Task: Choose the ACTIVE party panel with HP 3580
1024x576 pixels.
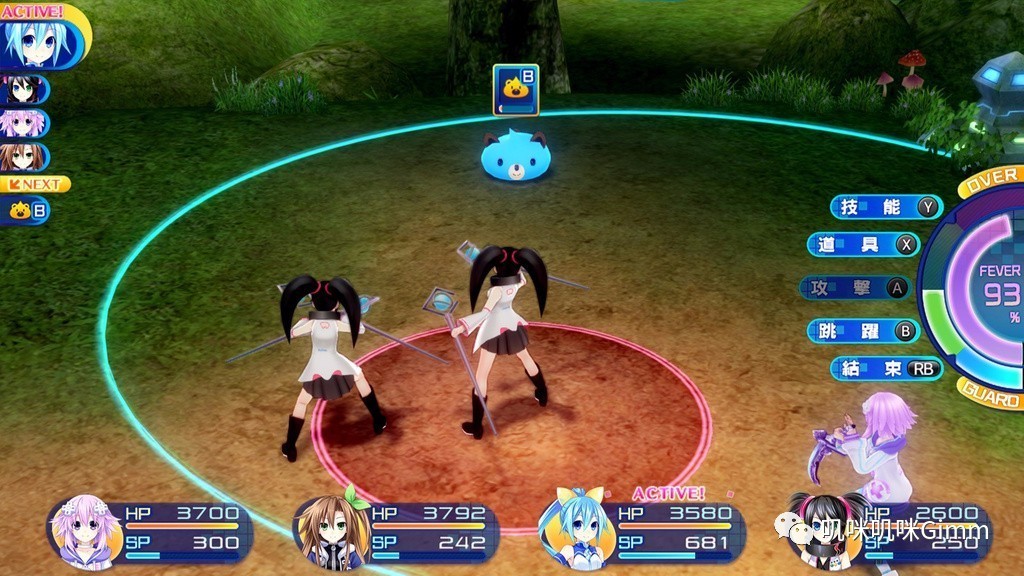Action: [642, 530]
